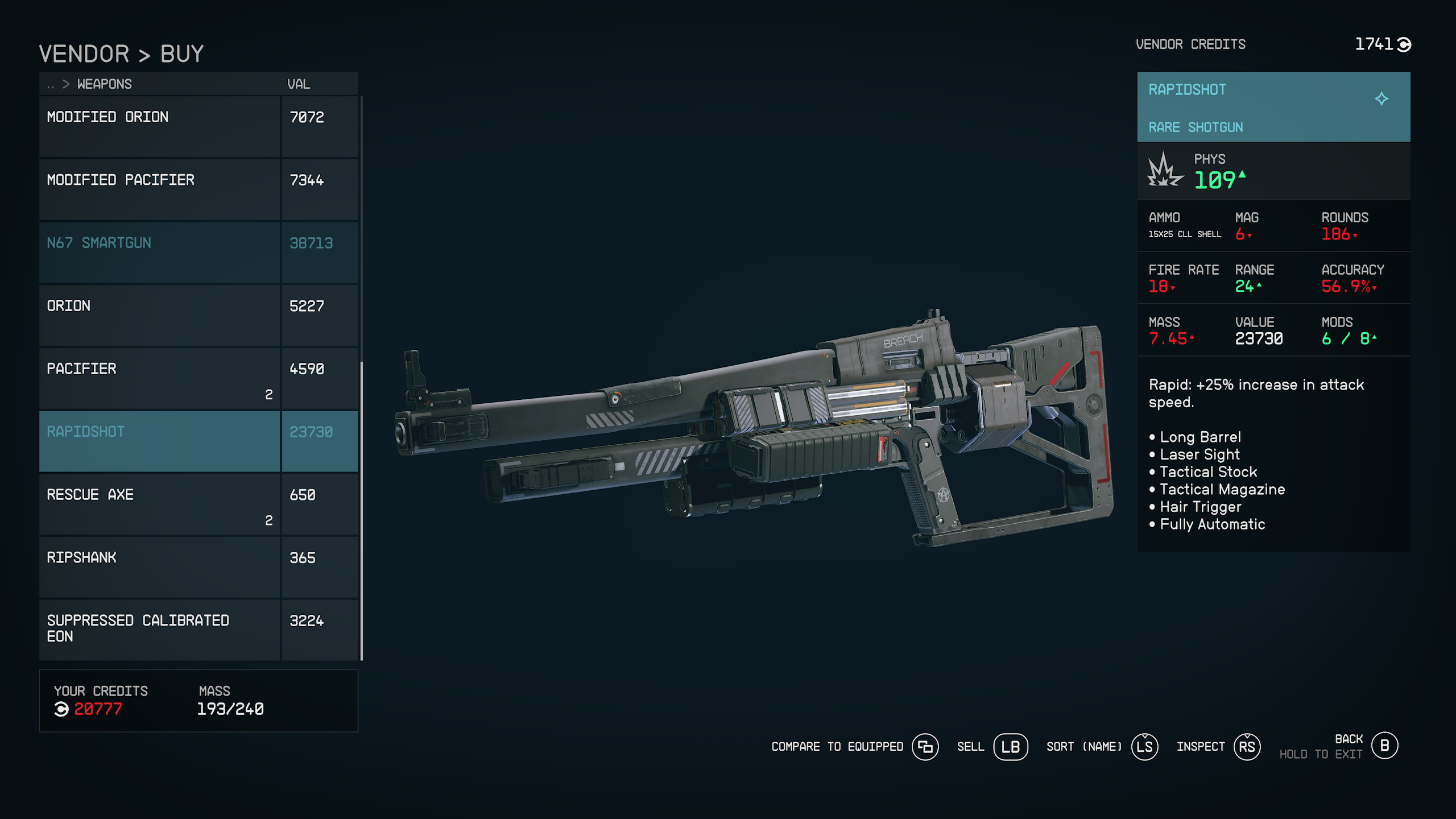Click the B icon next to Back
1456x819 pixels.
(x=1384, y=746)
